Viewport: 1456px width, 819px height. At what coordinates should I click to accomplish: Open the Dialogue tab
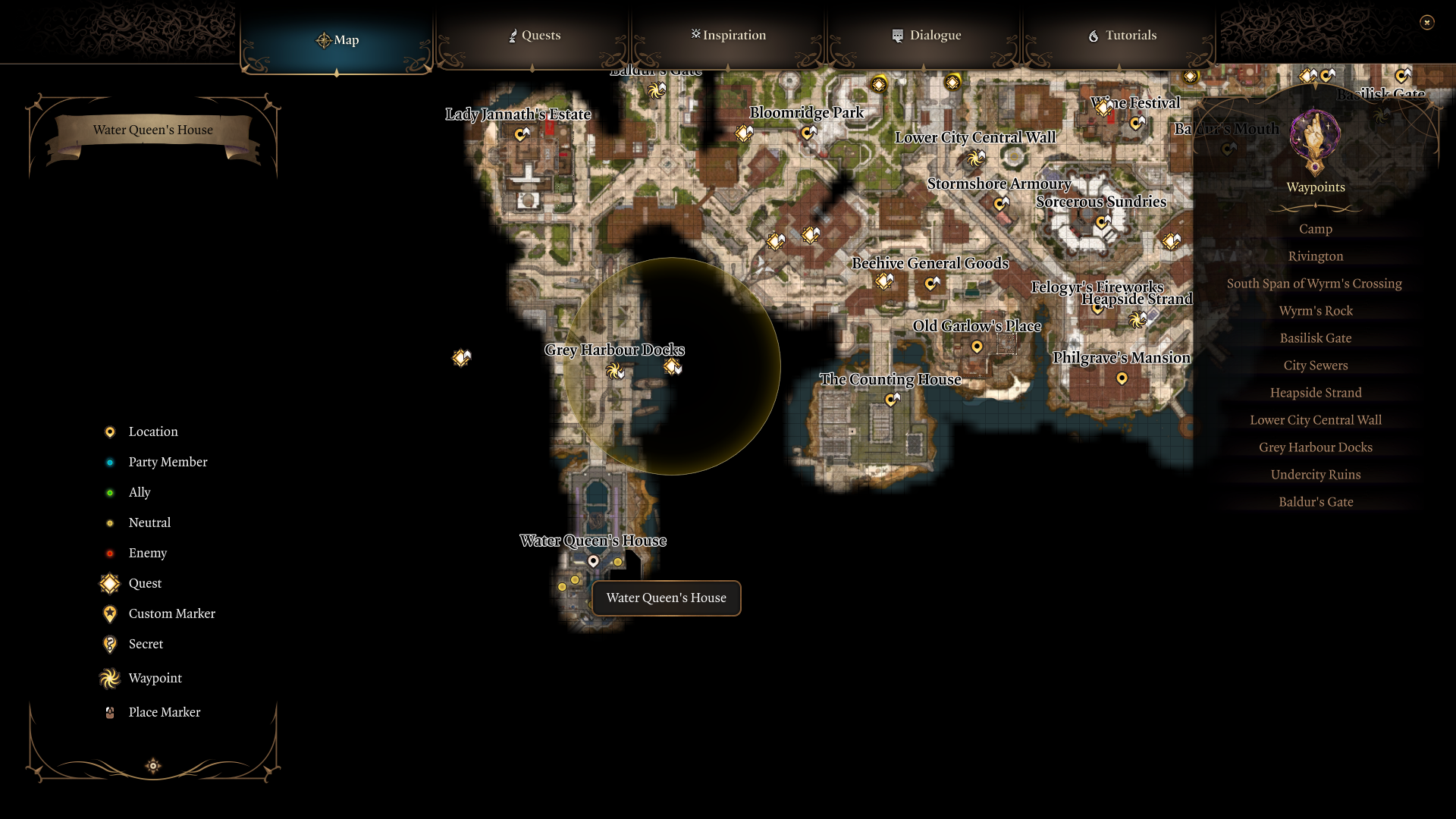[x=926, y=35]
